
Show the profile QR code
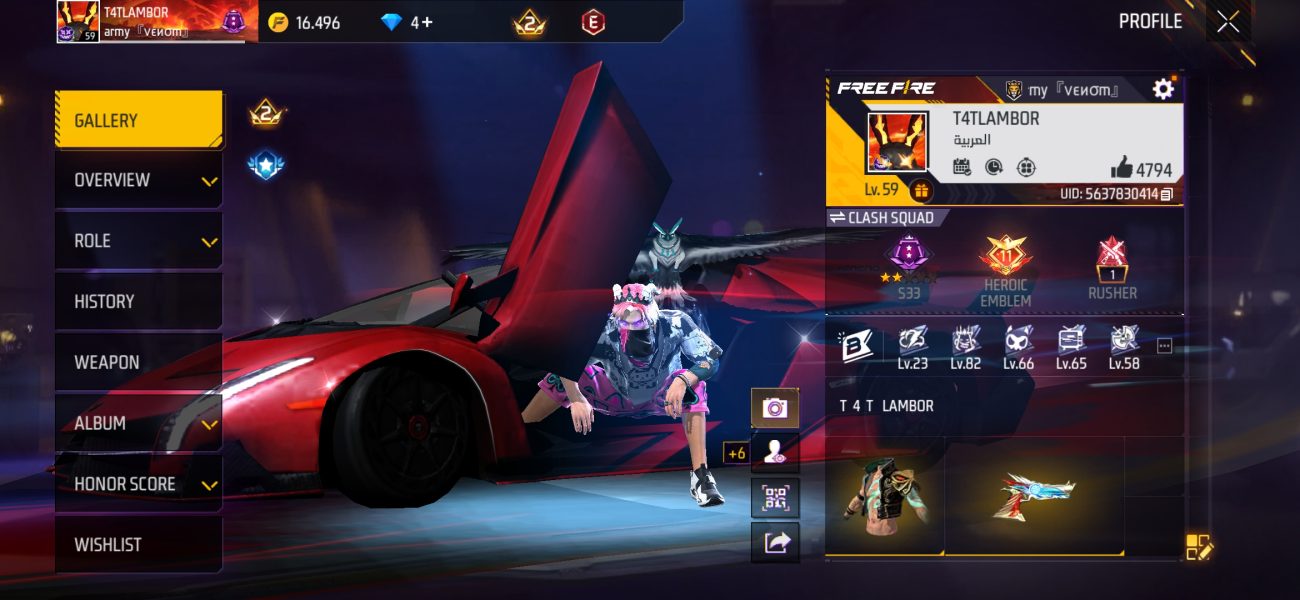775,498
